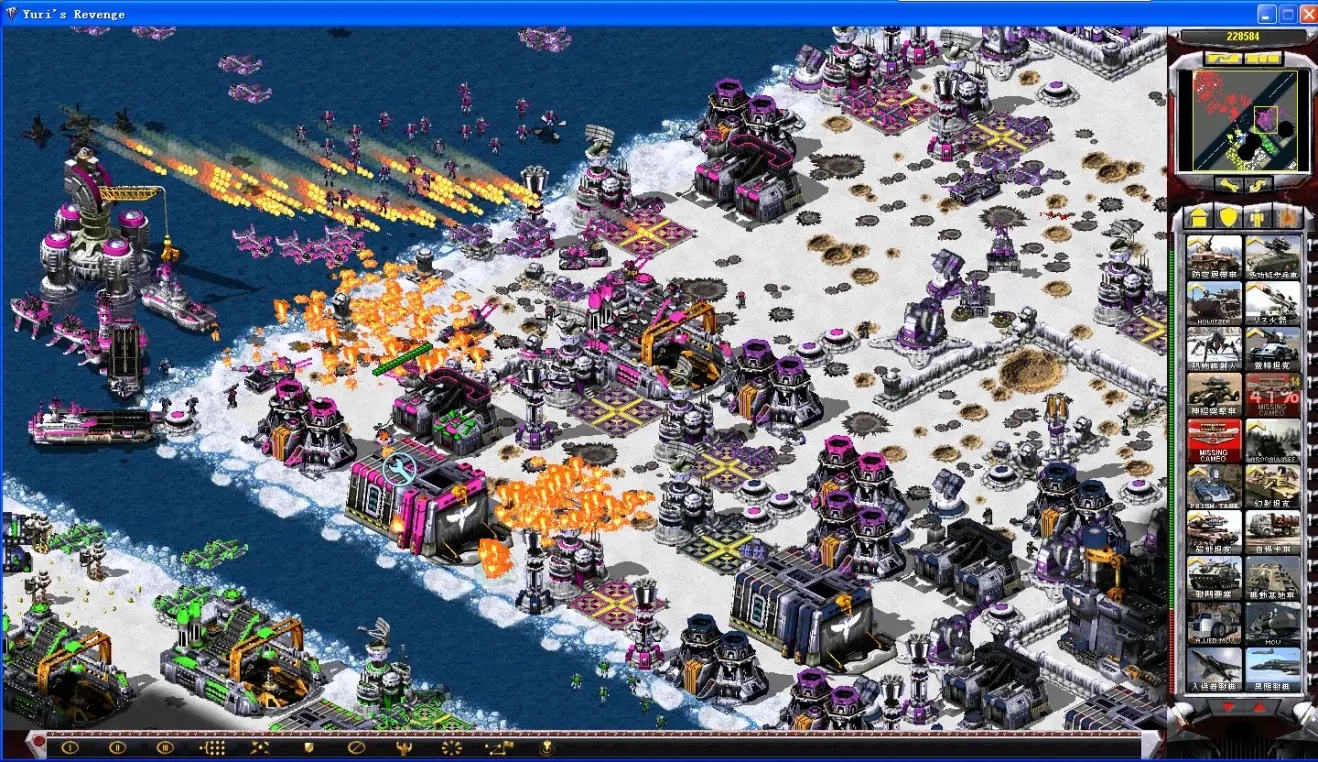Choose the Mirage Tank cameo

tap(1273, 487)
